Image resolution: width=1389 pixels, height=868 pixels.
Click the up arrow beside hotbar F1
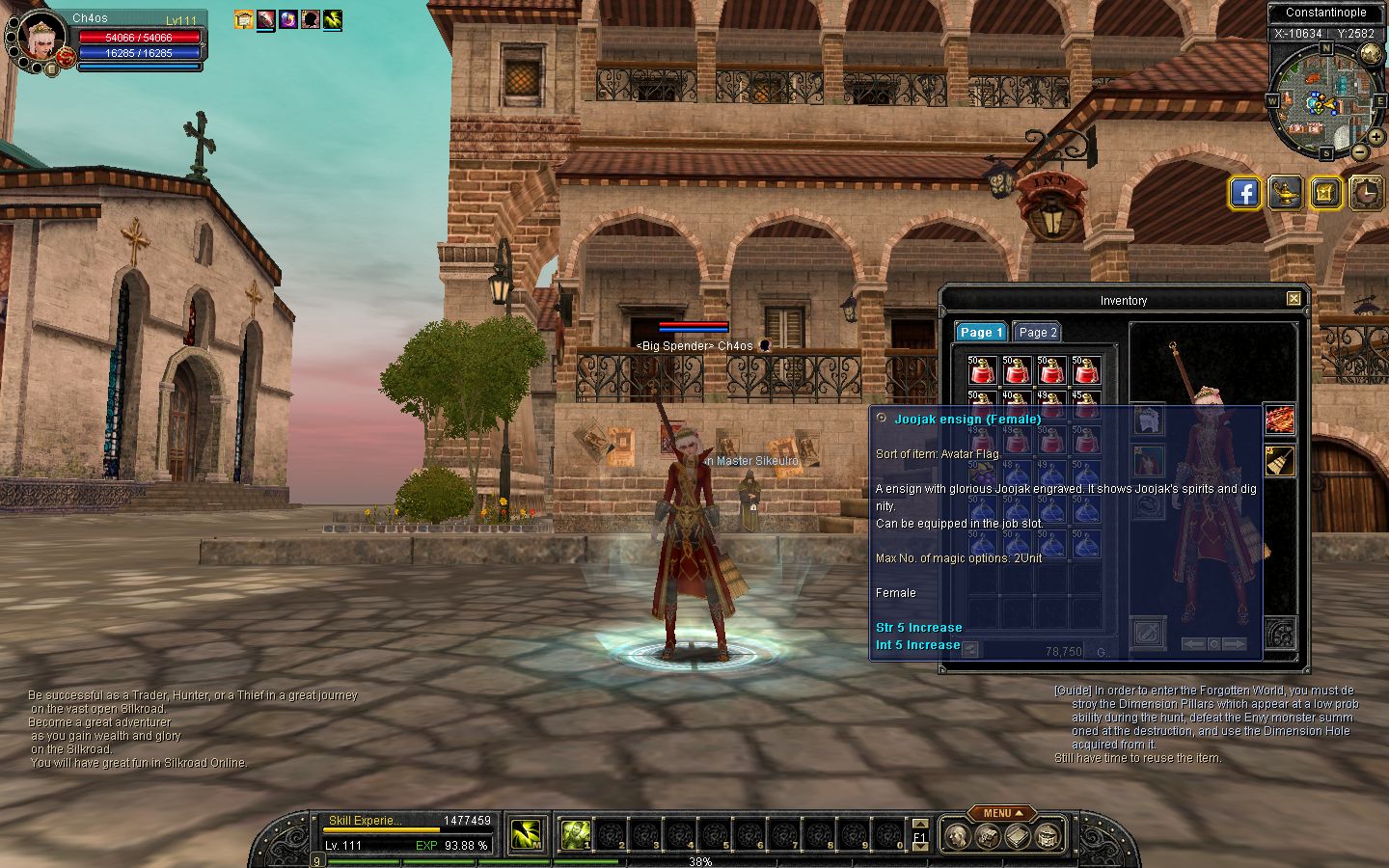pos(919,825)
